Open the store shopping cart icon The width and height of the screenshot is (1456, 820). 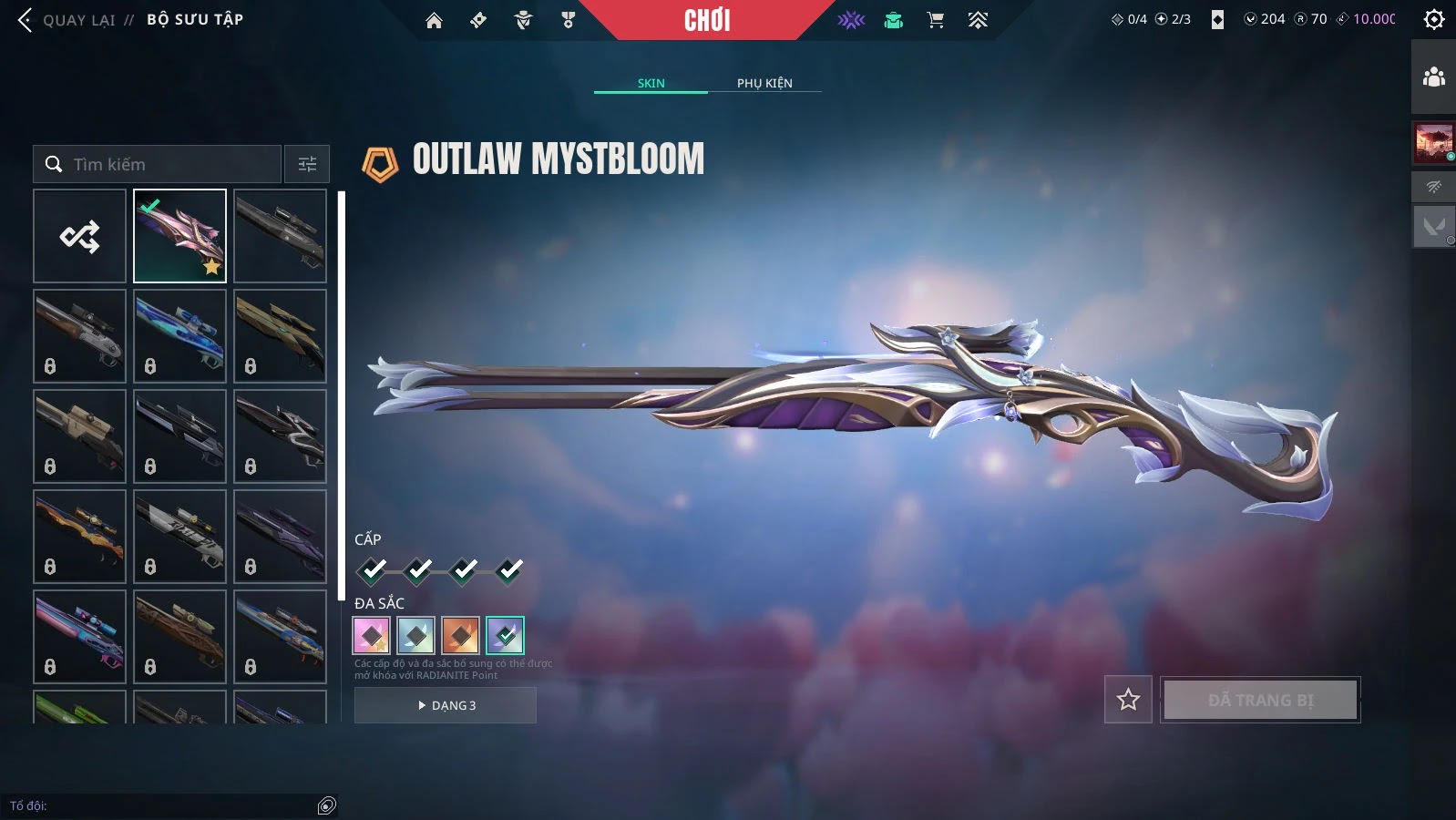(x=935, y=20)
